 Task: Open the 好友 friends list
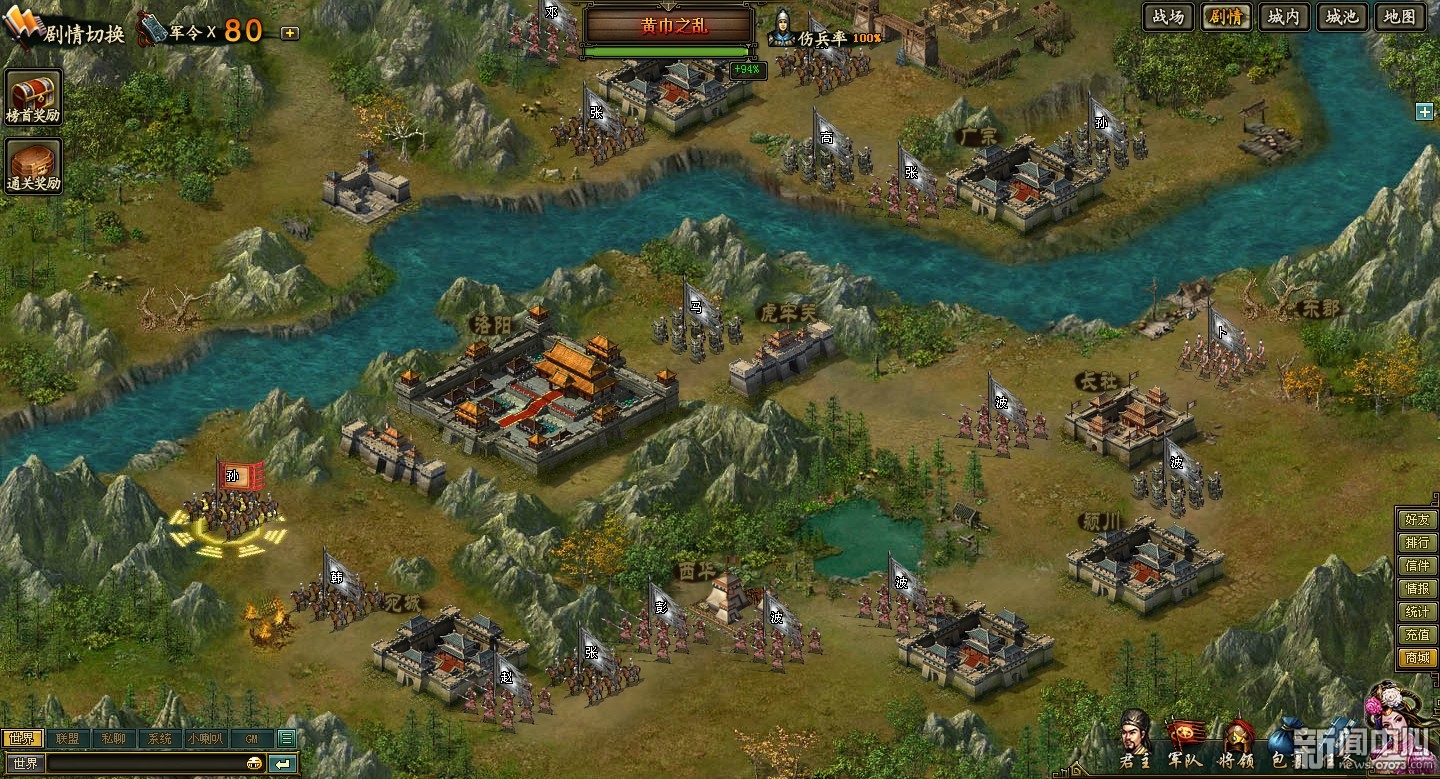coord(1417,520)
